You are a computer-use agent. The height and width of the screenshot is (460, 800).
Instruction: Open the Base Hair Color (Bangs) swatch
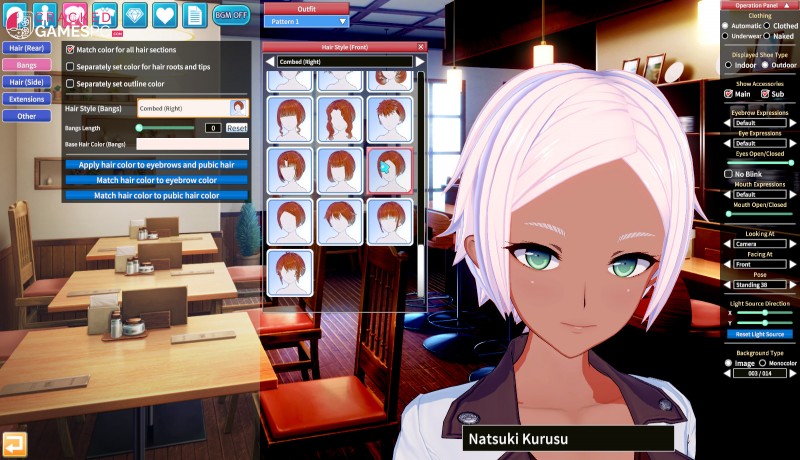pyautogui.click(x=198, y=144)
